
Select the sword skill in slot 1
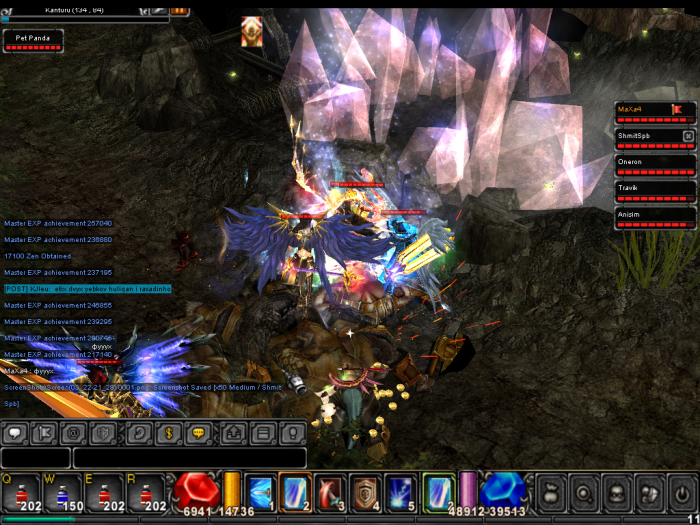[x=259, y=491]
